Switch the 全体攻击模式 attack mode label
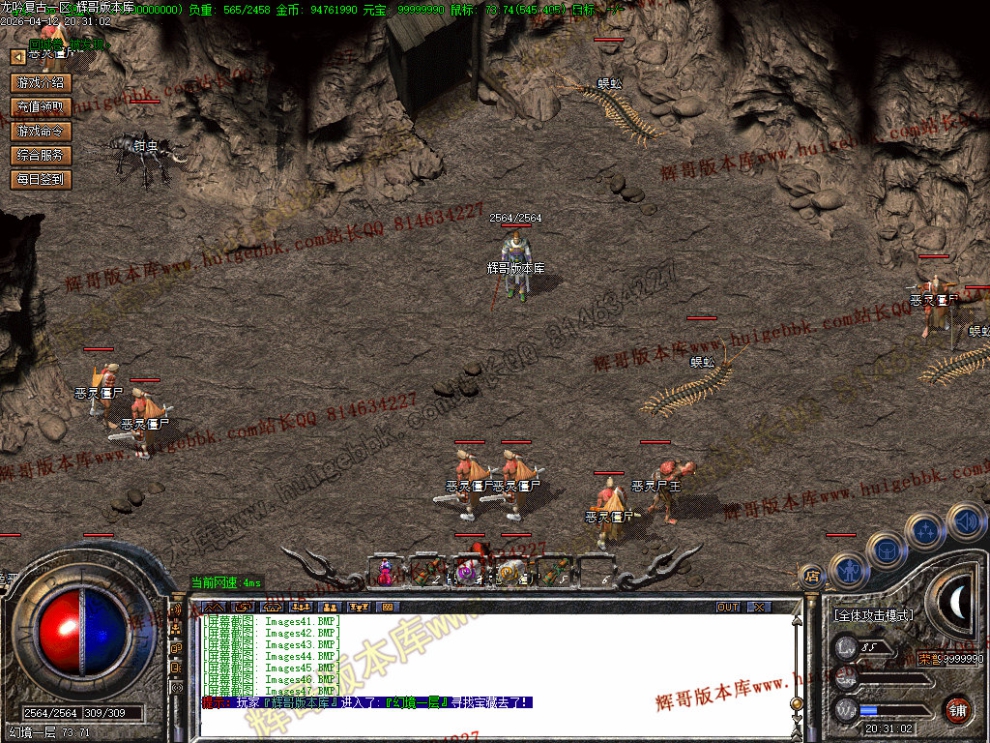 [x=873, y=616]
